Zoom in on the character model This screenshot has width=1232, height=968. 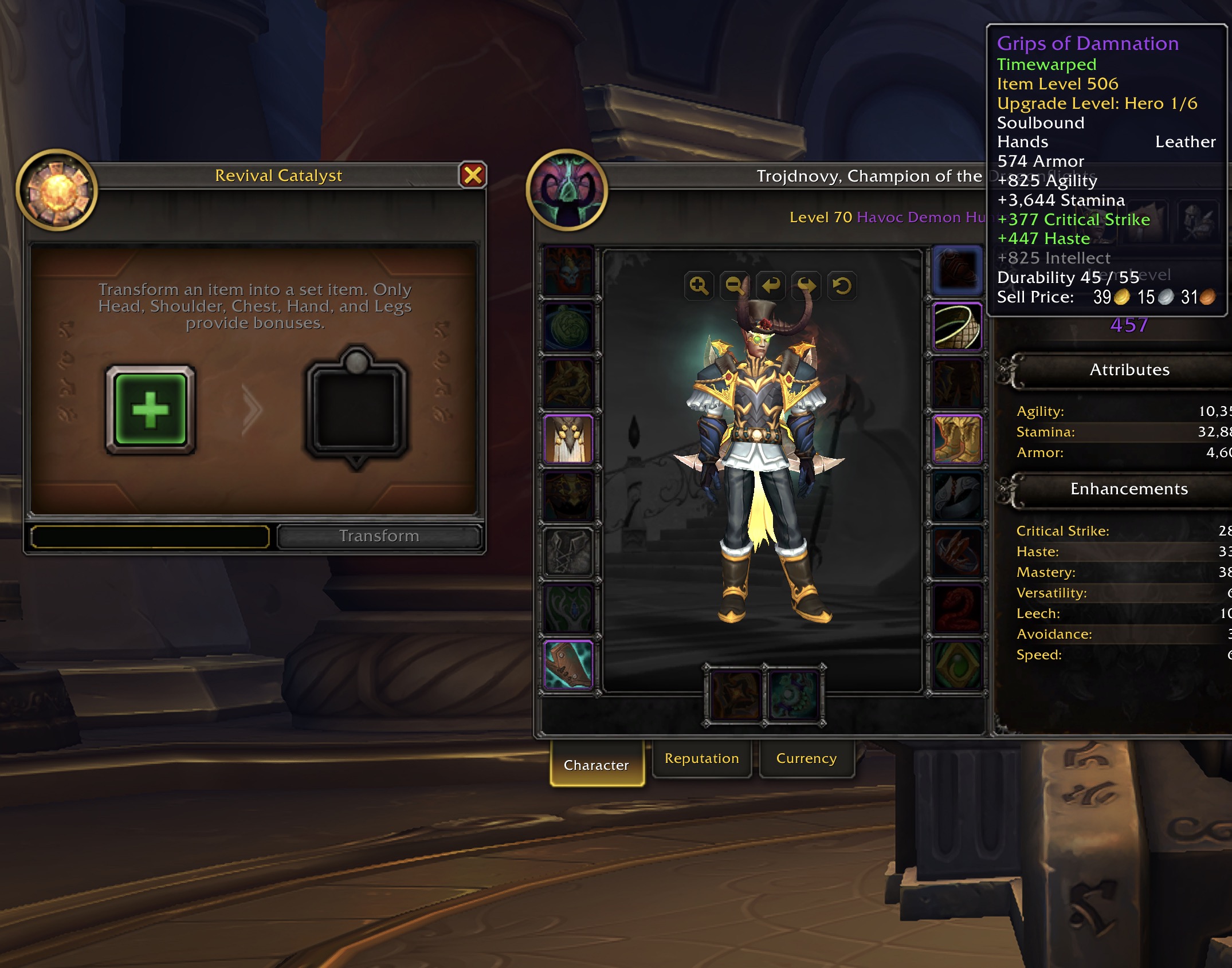(x=699, y=285)
